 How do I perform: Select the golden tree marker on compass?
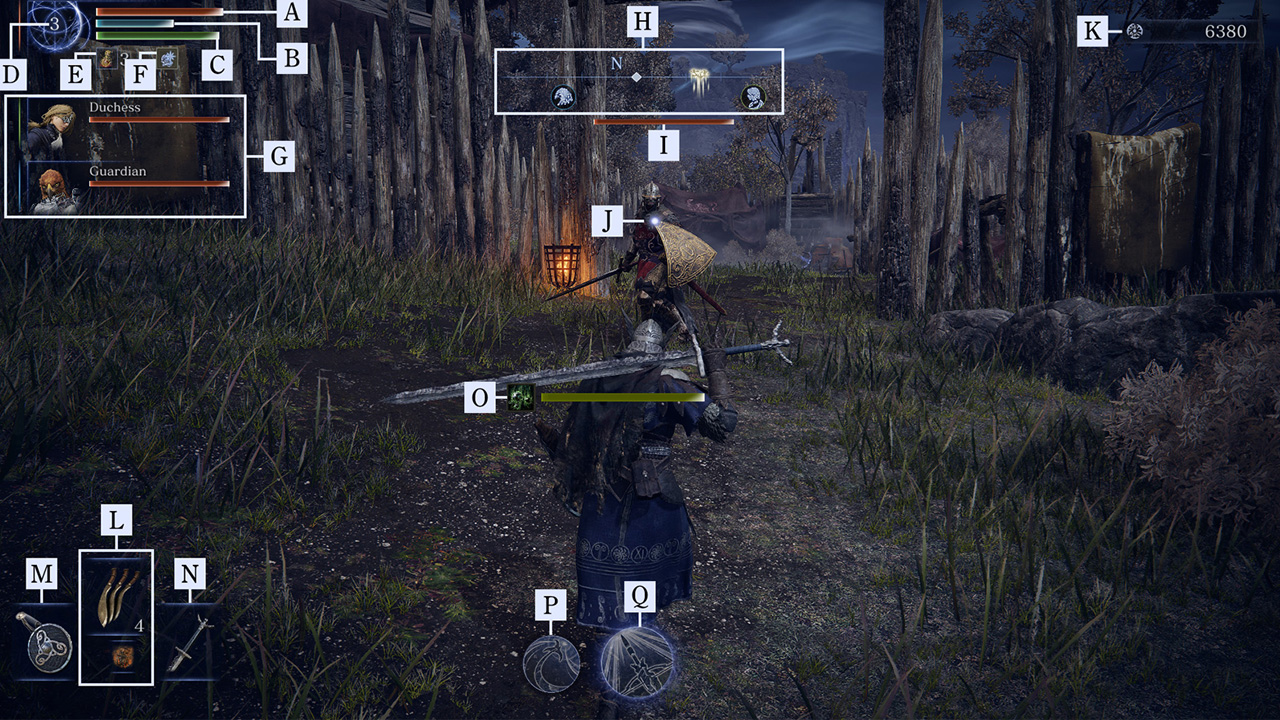coord(699,77)
